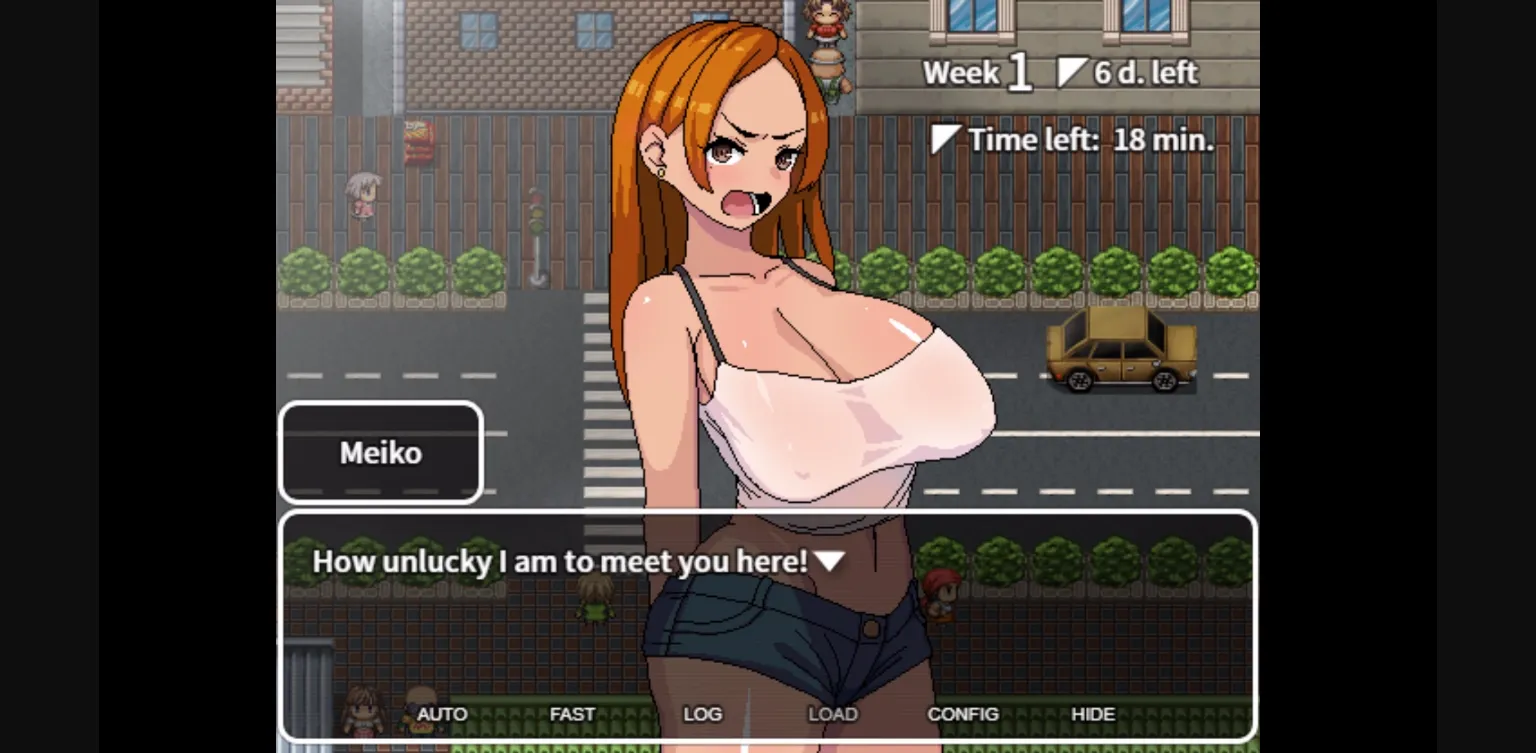
Task: Open the LOAD game menu
Action: (832, 714)
